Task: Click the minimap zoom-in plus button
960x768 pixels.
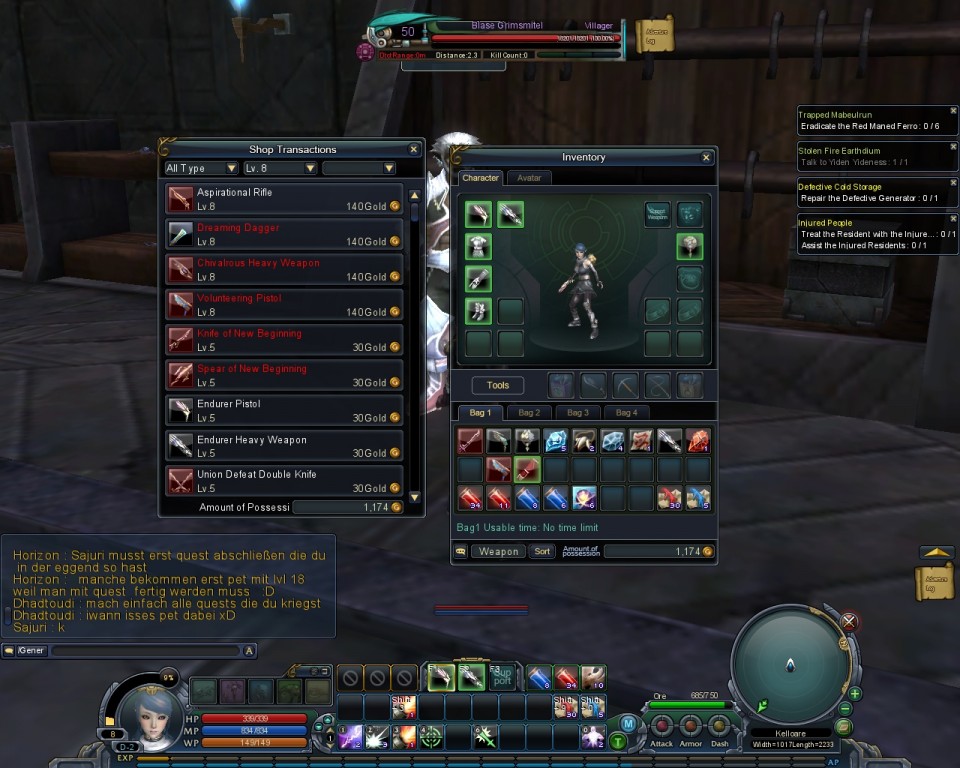Action: pos(855,693)
